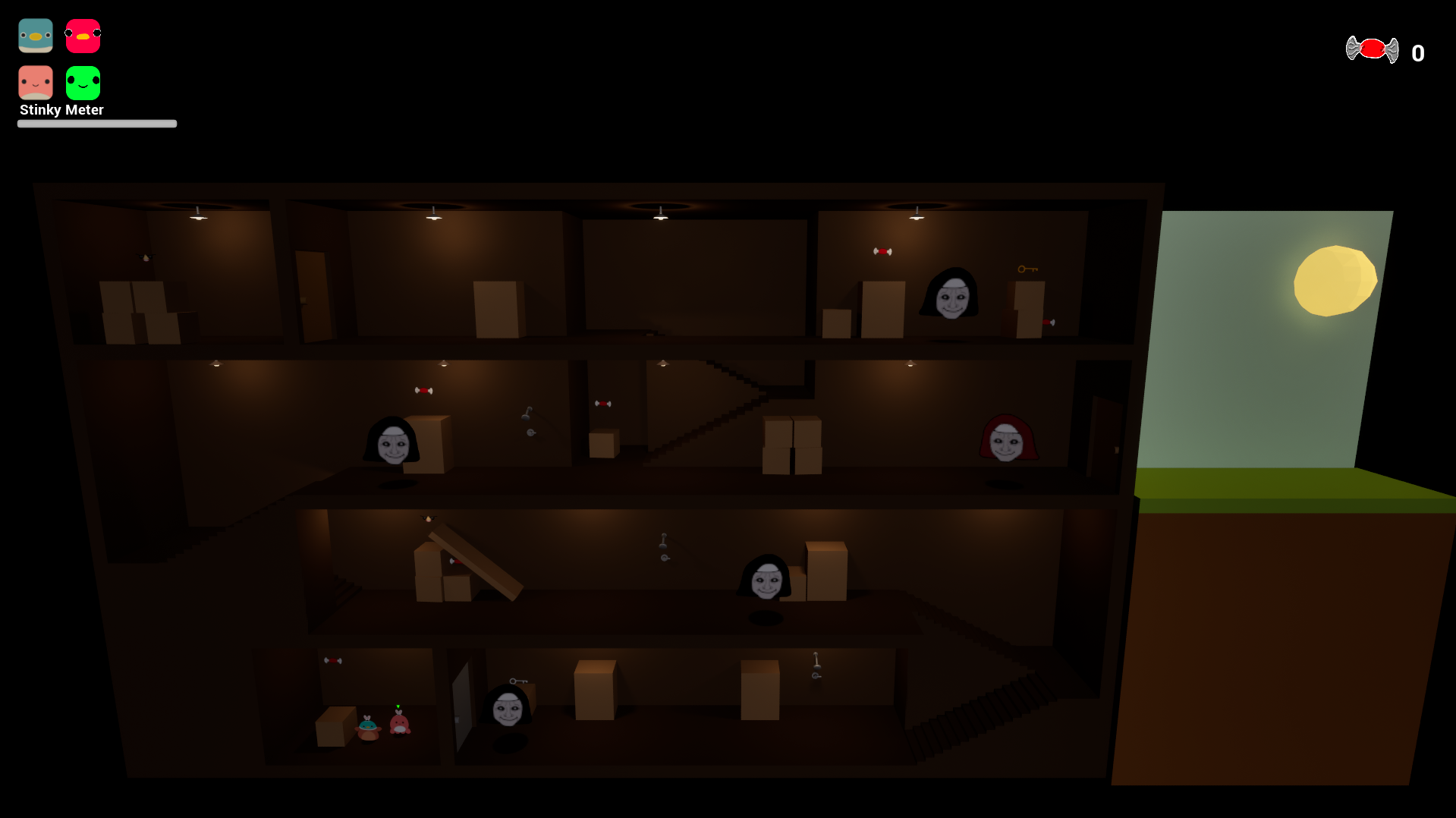Select the green smiling character portrait
The height and width of the screenshot is (818, 1456).
tap(82, 82)
